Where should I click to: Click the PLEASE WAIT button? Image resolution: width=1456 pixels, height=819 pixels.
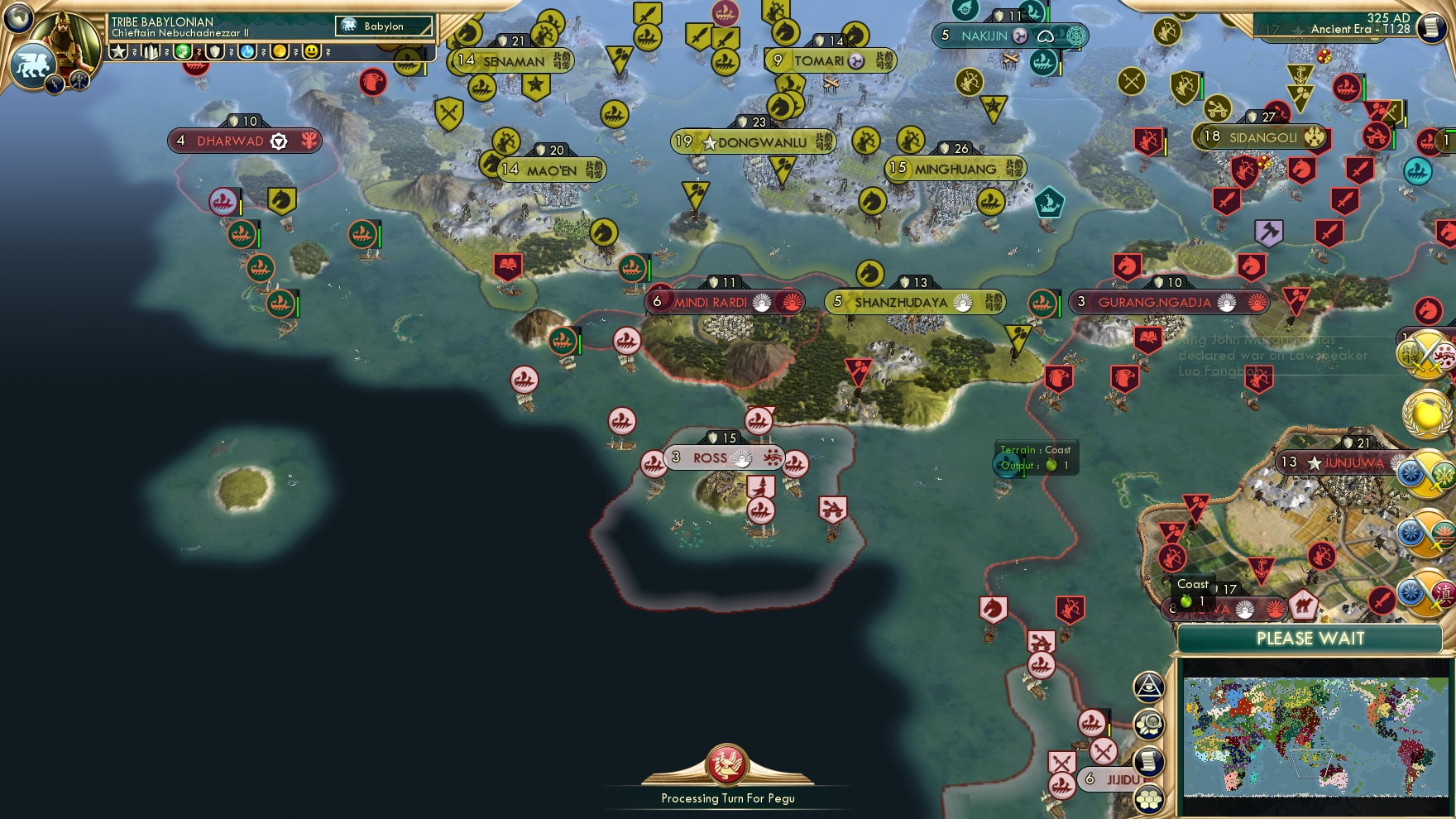pos(1312,639)
